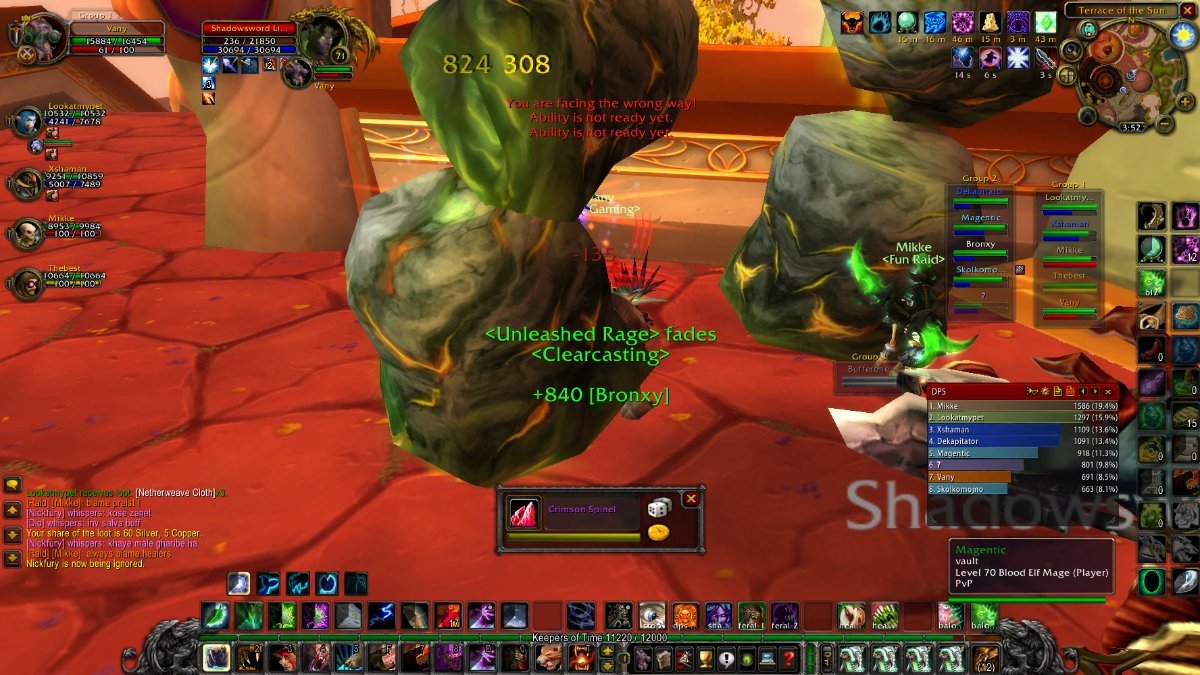Select party member Thebest's portrait frame
The width and height of the screenshot is (1200, 675).
[x=27, y=282]
